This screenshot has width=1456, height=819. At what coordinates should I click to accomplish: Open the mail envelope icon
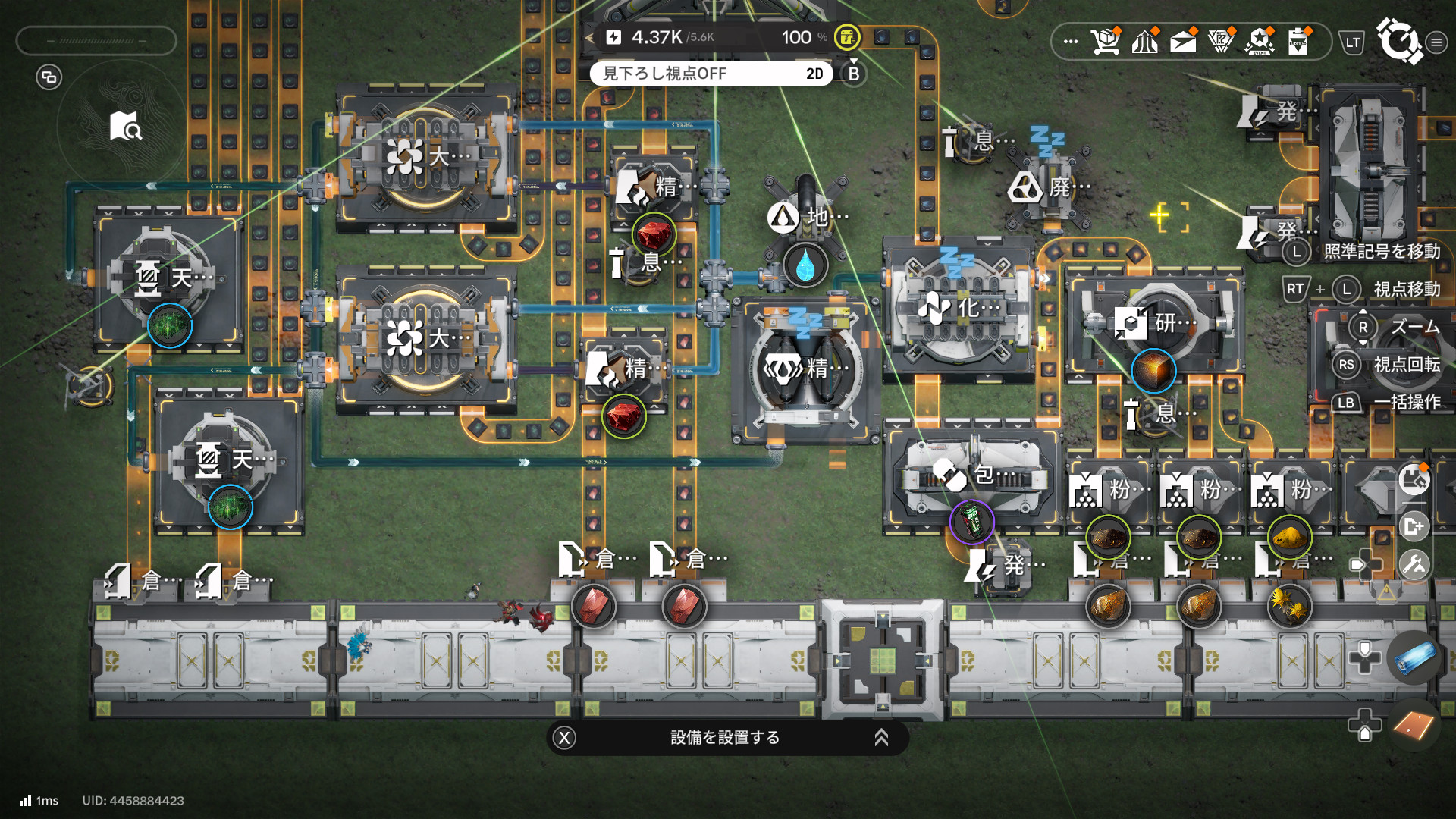click(x=1183, y=42)
